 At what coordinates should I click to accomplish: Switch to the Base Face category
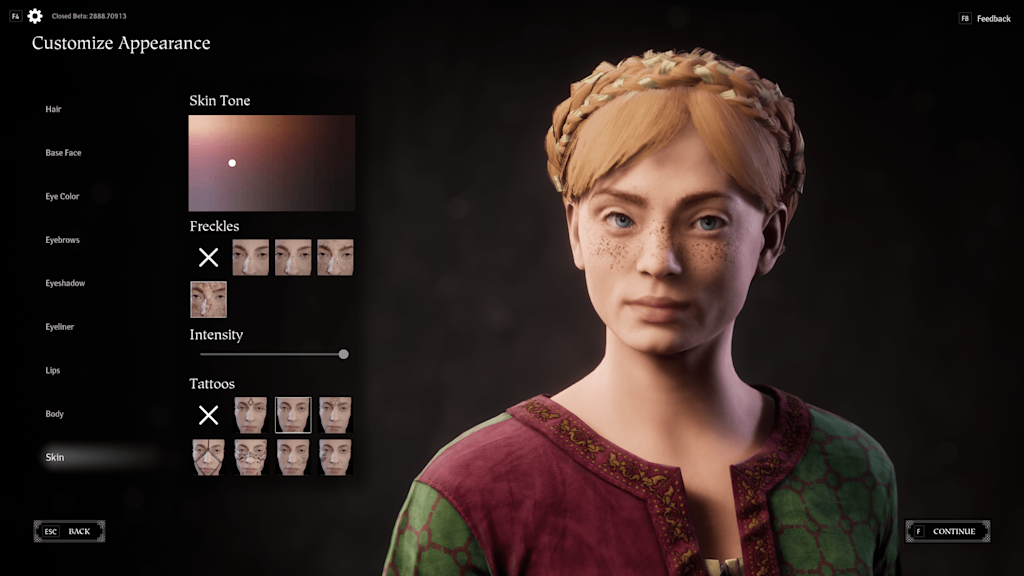(x=63, y=153)
